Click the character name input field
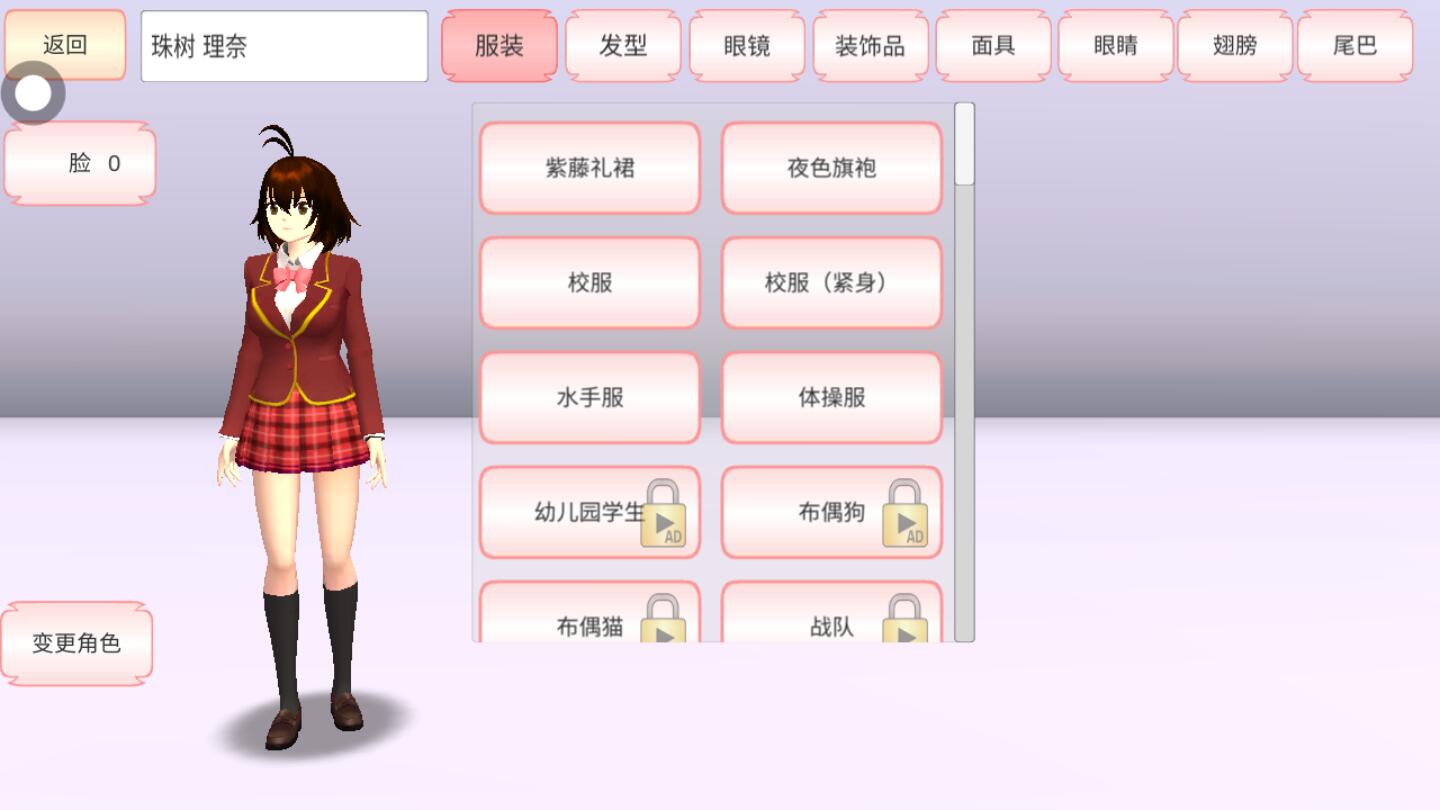The height and width of the screenshot is (810, 1440). (284, 44)
